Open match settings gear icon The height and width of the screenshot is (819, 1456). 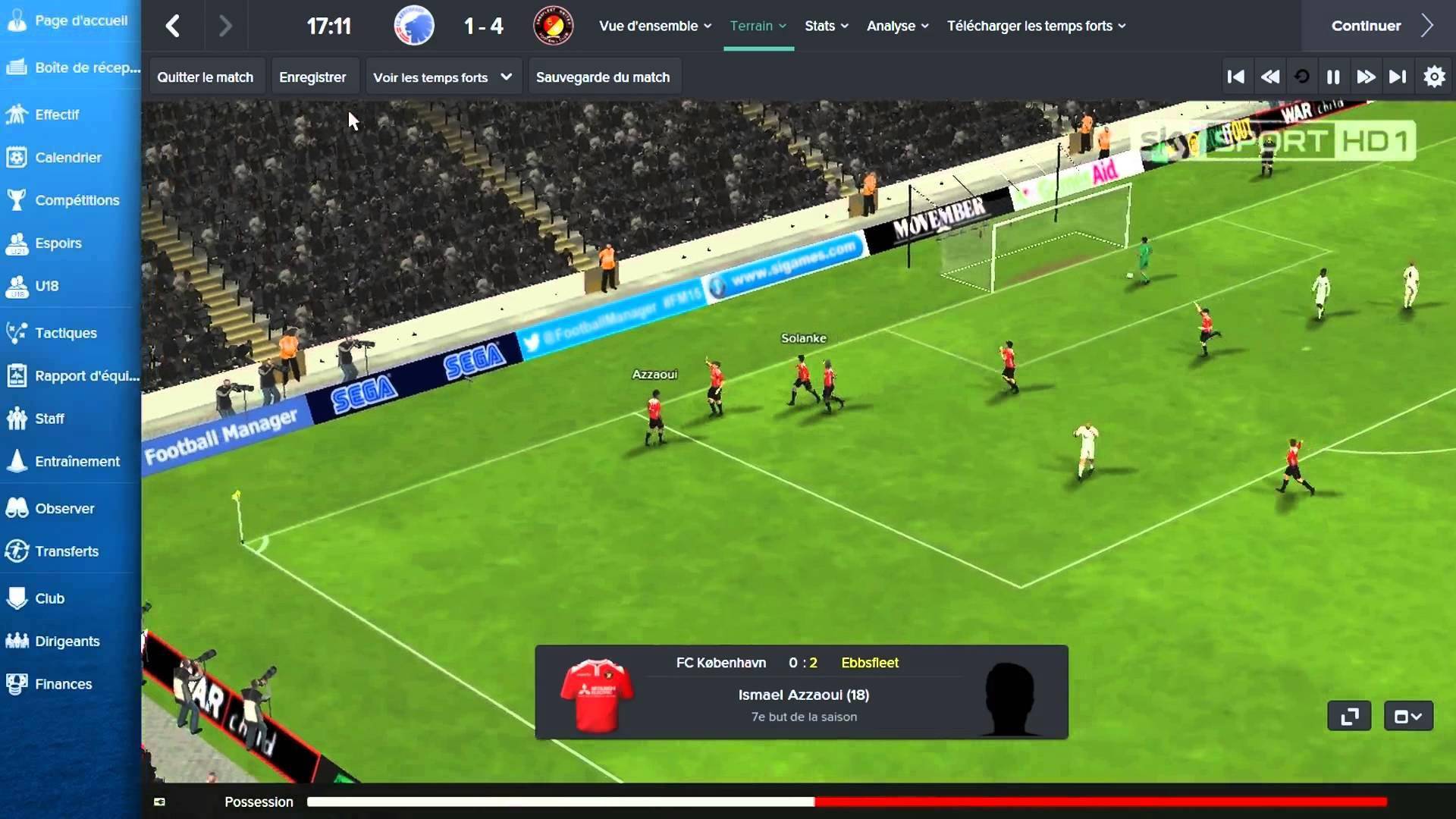click(1434, 77)
